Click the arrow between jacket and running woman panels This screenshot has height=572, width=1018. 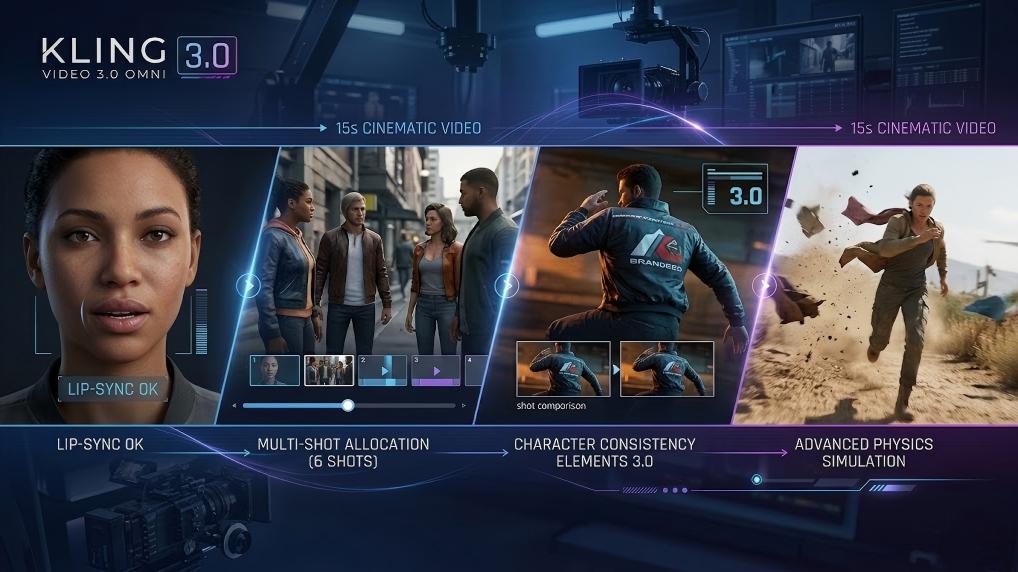[766, 286]
